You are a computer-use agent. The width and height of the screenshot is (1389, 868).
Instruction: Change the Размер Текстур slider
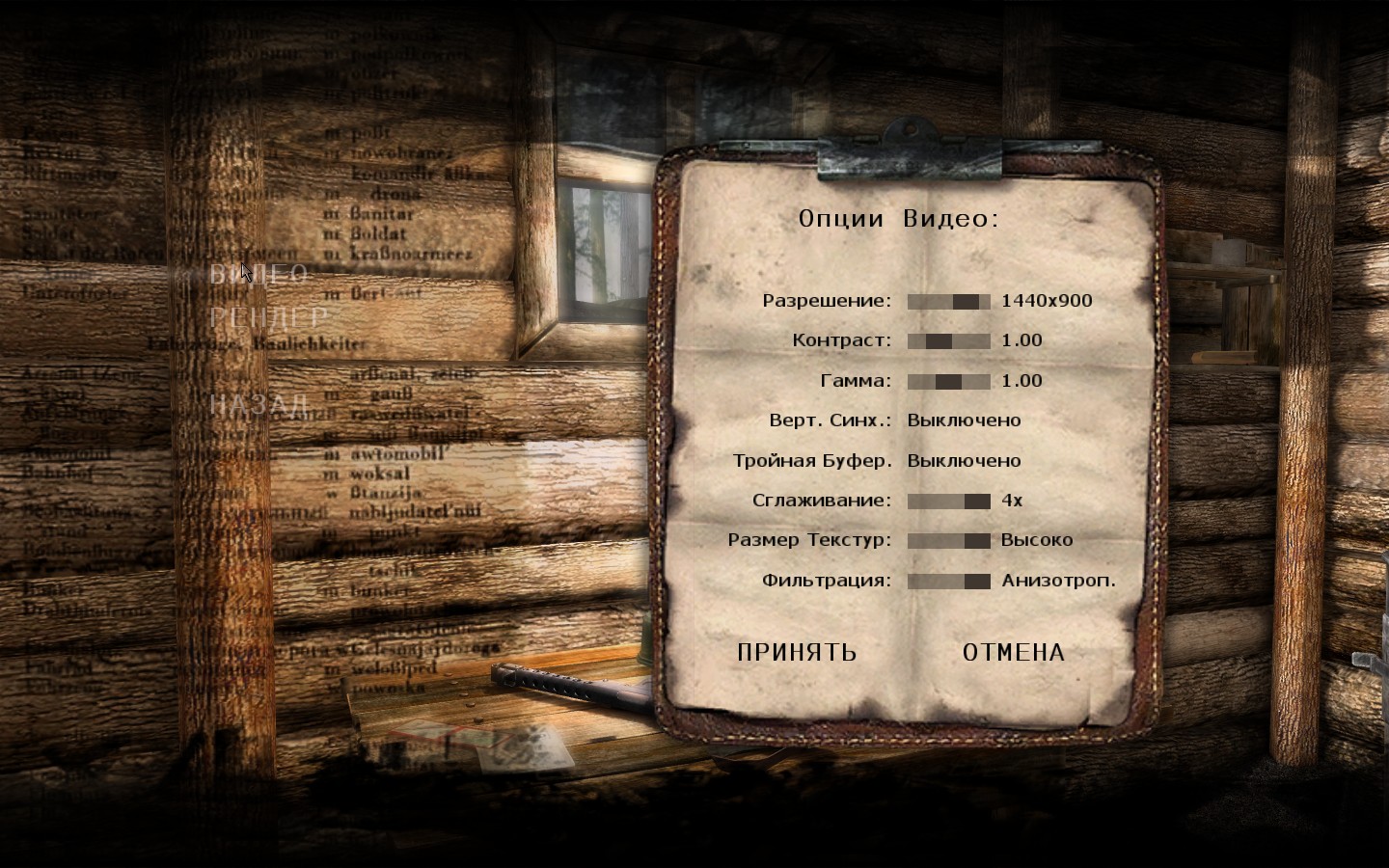(948, 541)
